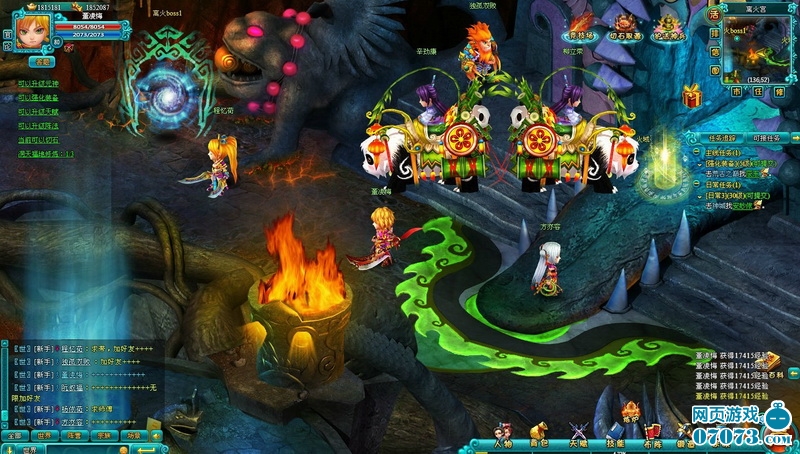The width and height of the screenshot is (800, 454).
Task: Click the red gift box reward icon
Action: [691, 97]
